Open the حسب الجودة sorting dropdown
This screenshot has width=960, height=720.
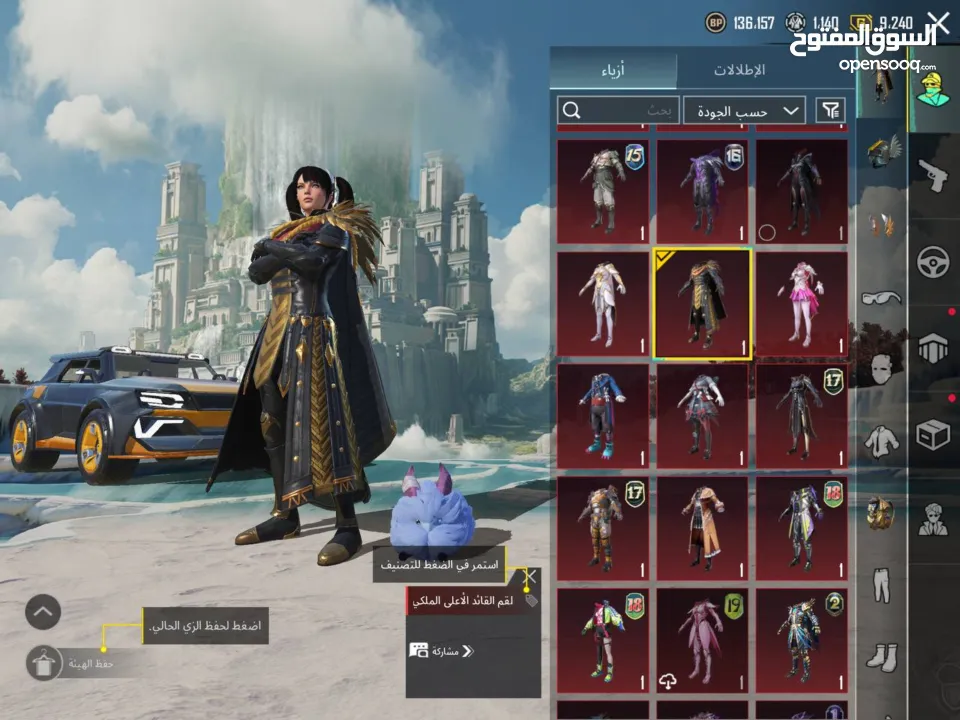coord(745,110)
